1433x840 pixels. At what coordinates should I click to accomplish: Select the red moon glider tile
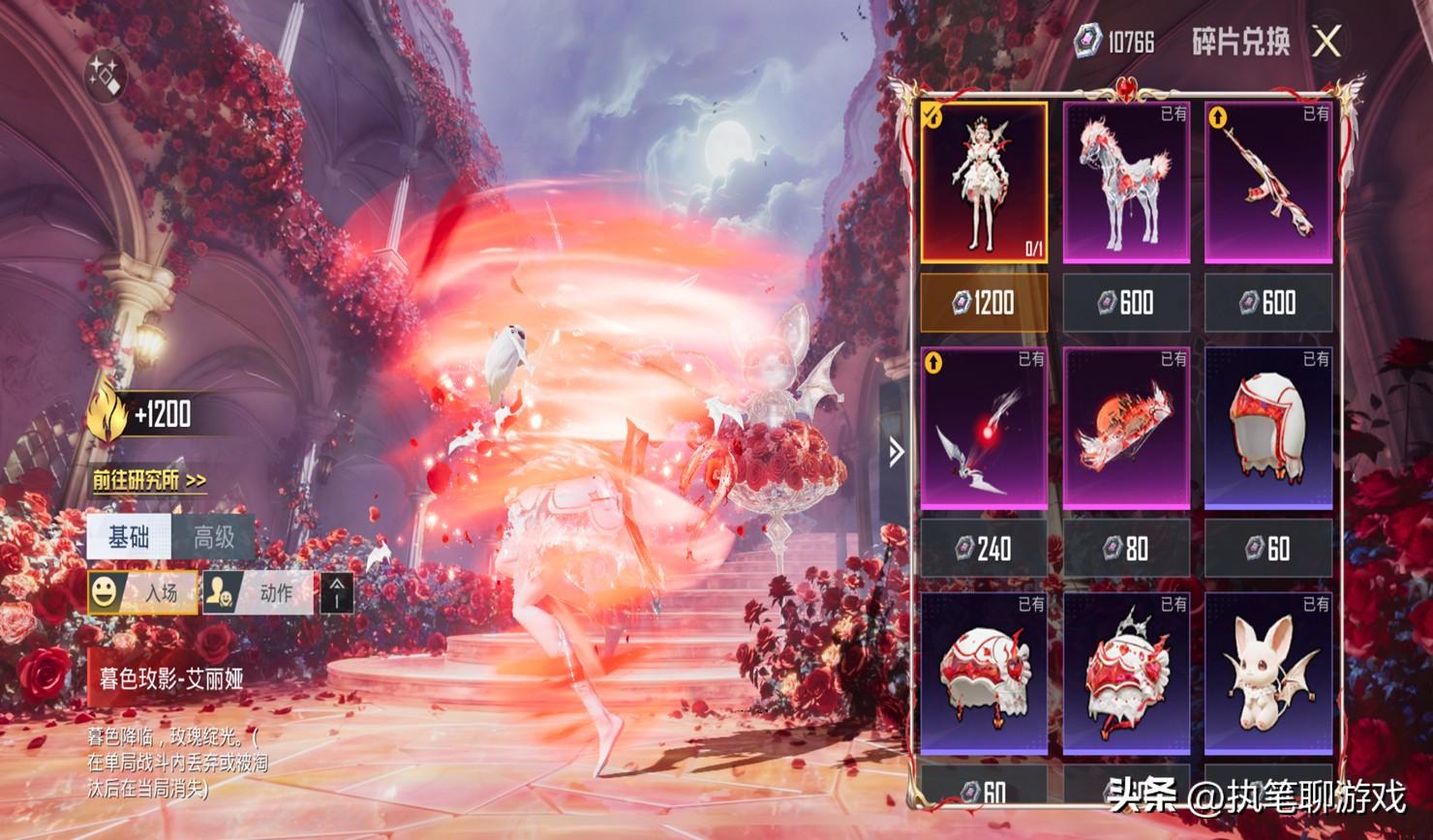click(1126, 429)
